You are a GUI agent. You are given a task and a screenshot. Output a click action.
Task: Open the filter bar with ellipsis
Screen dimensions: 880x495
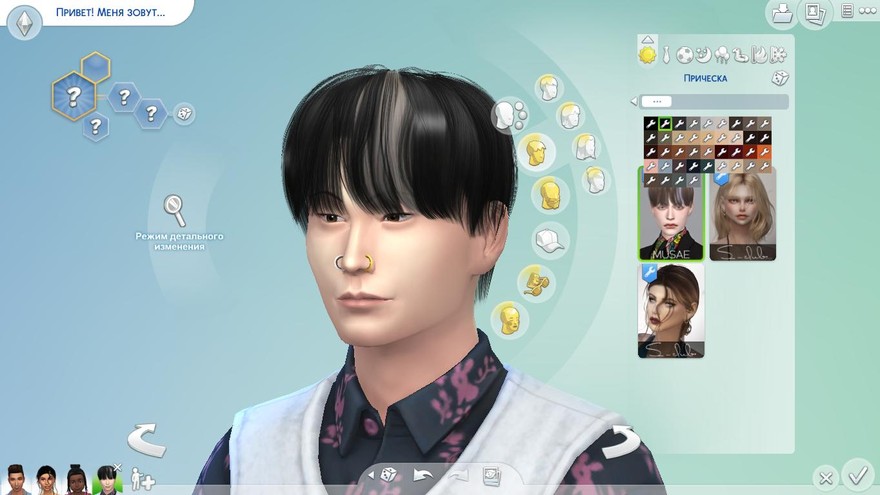(x=657, y=101)
